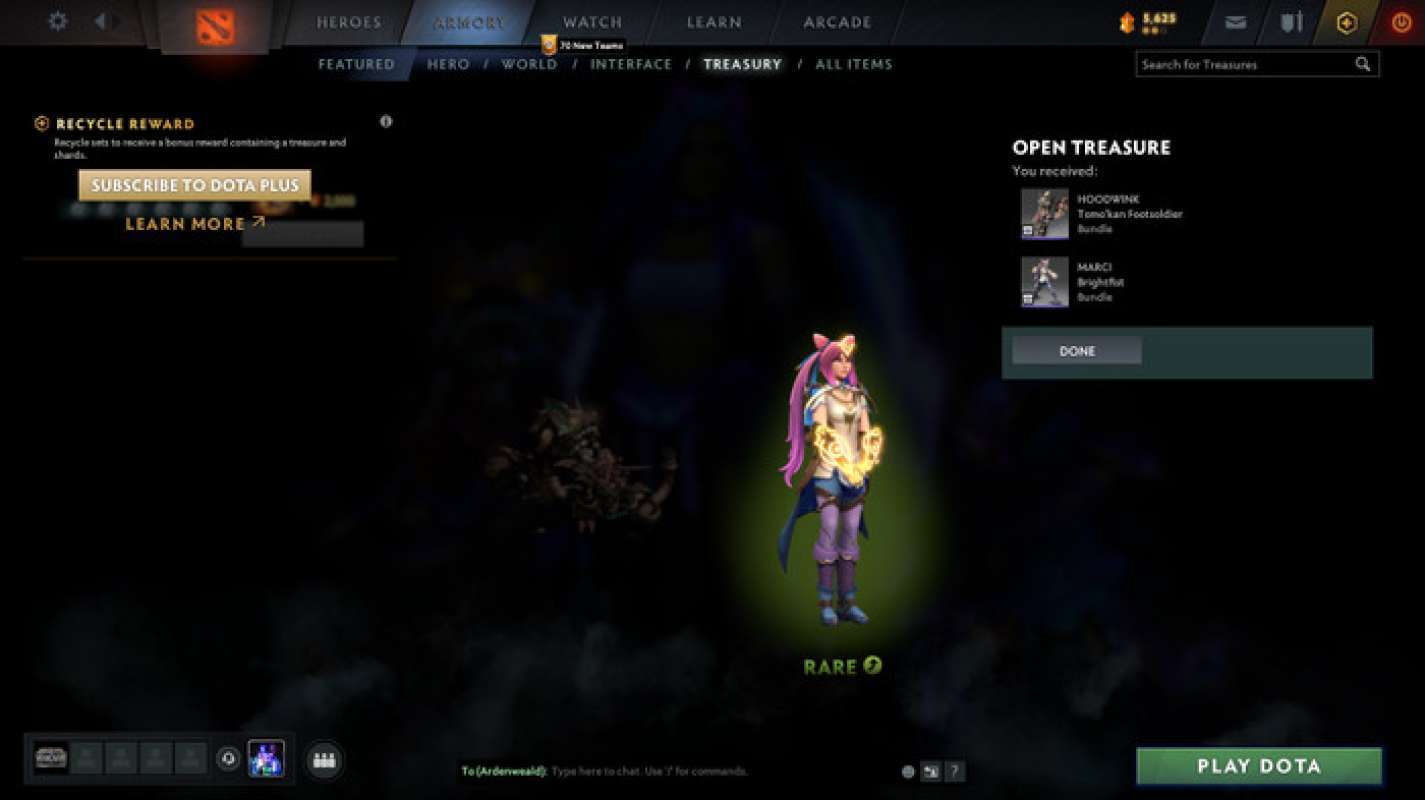This screenshot has width=1425, height=800.
Task: Open the Dota 2 logo home menu
Action: [x=212, y=22]
